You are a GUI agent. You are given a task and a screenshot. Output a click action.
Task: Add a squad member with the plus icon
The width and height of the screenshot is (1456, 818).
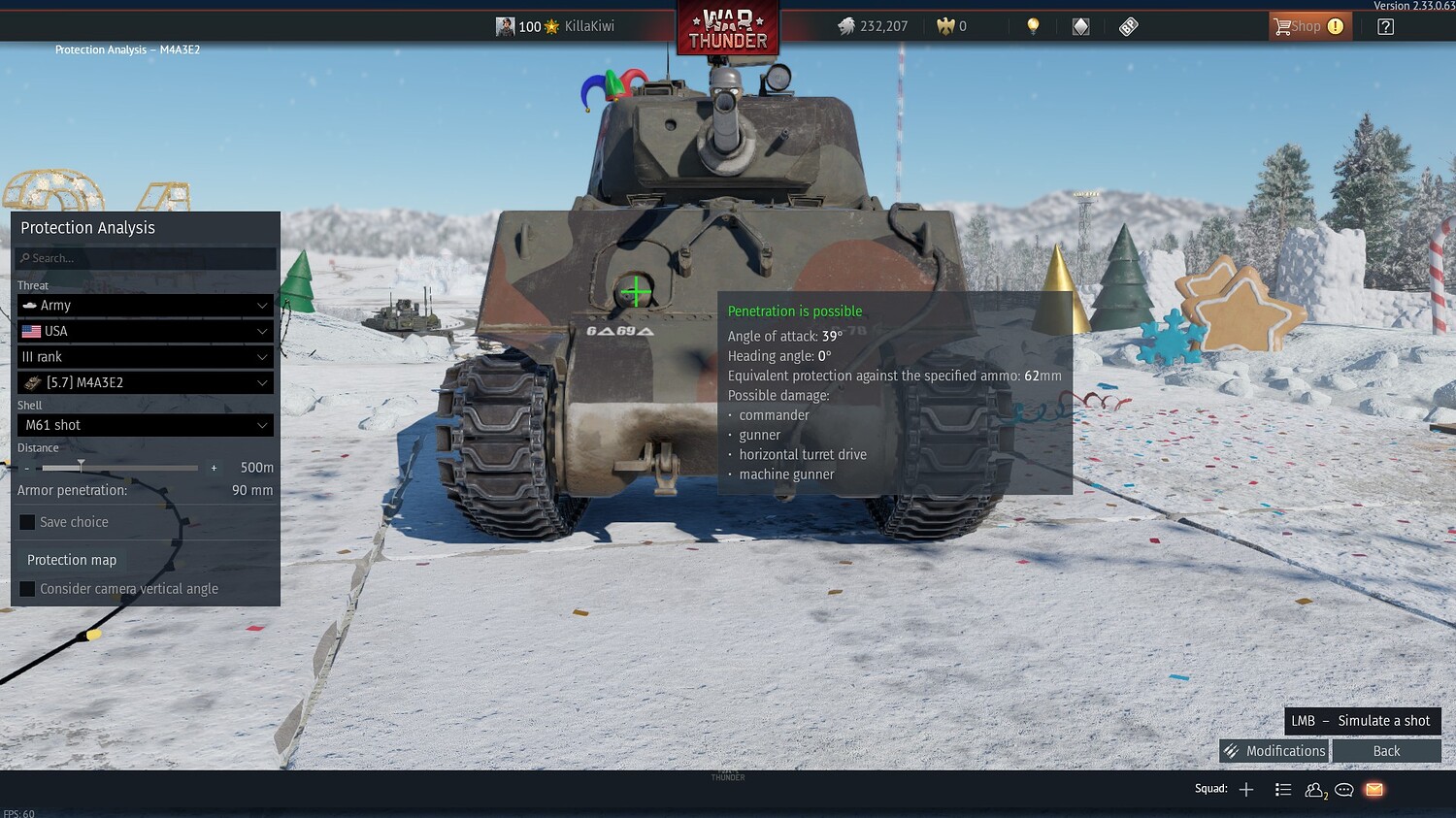tap(1245, 789)
